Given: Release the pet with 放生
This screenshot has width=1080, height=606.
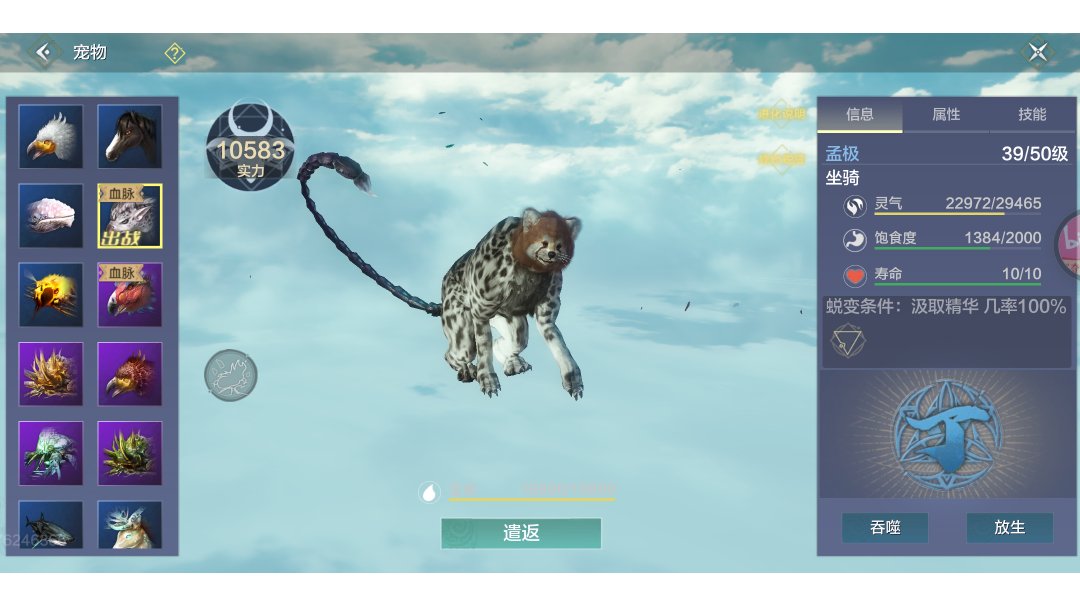Looking at the screenshot, I should (x=1009, y=527).
